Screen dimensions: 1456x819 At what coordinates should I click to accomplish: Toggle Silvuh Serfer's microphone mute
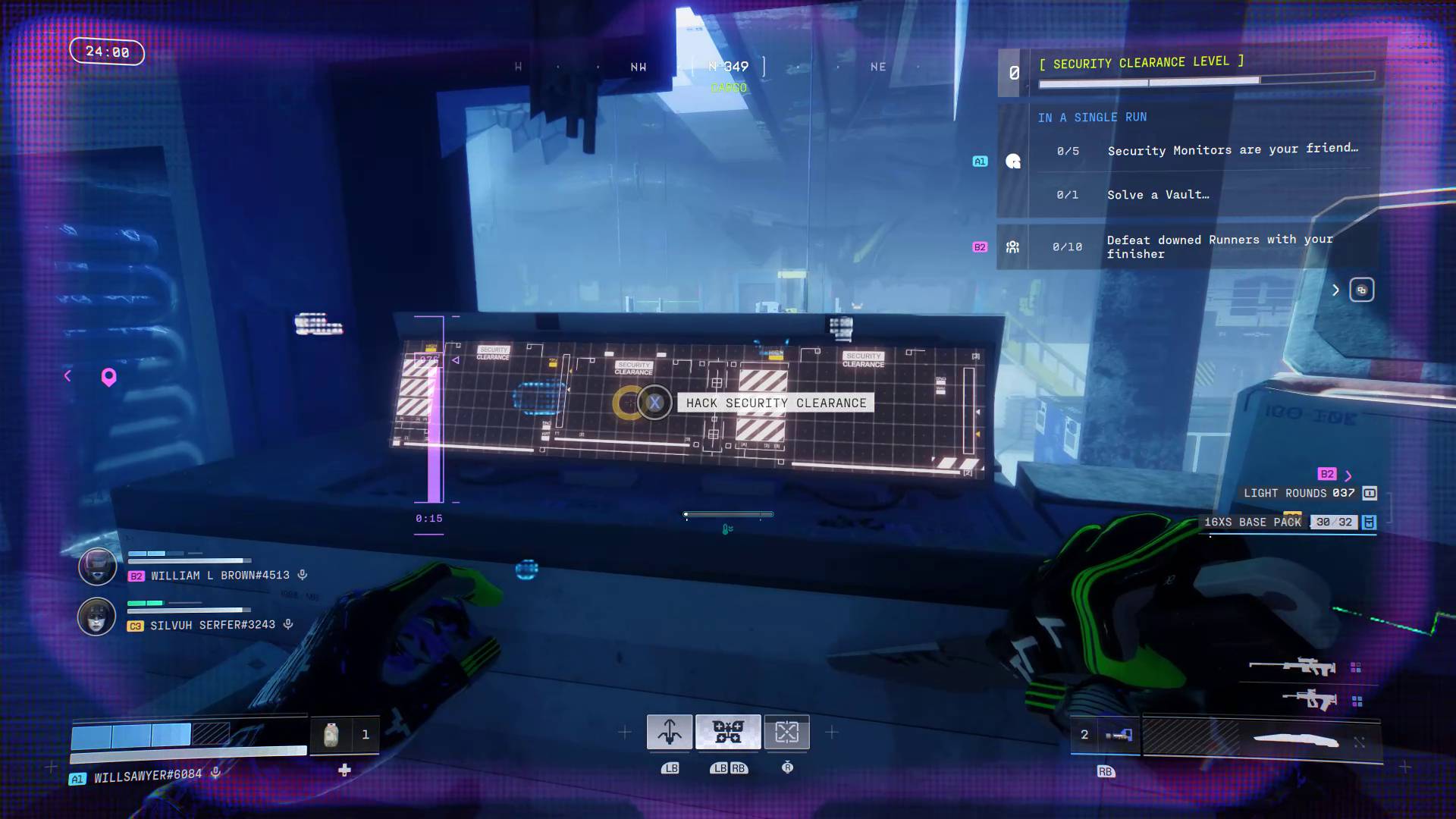pyautogui.click(x=287, y=624)
